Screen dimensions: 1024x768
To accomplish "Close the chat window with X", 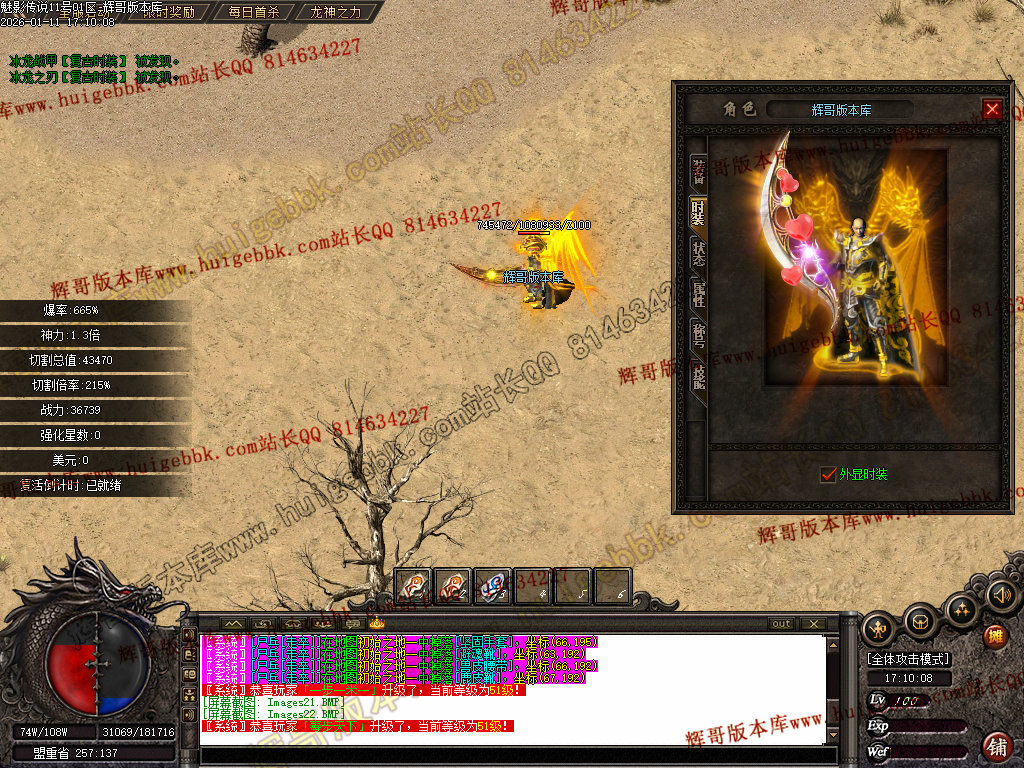I will [814, 624].
